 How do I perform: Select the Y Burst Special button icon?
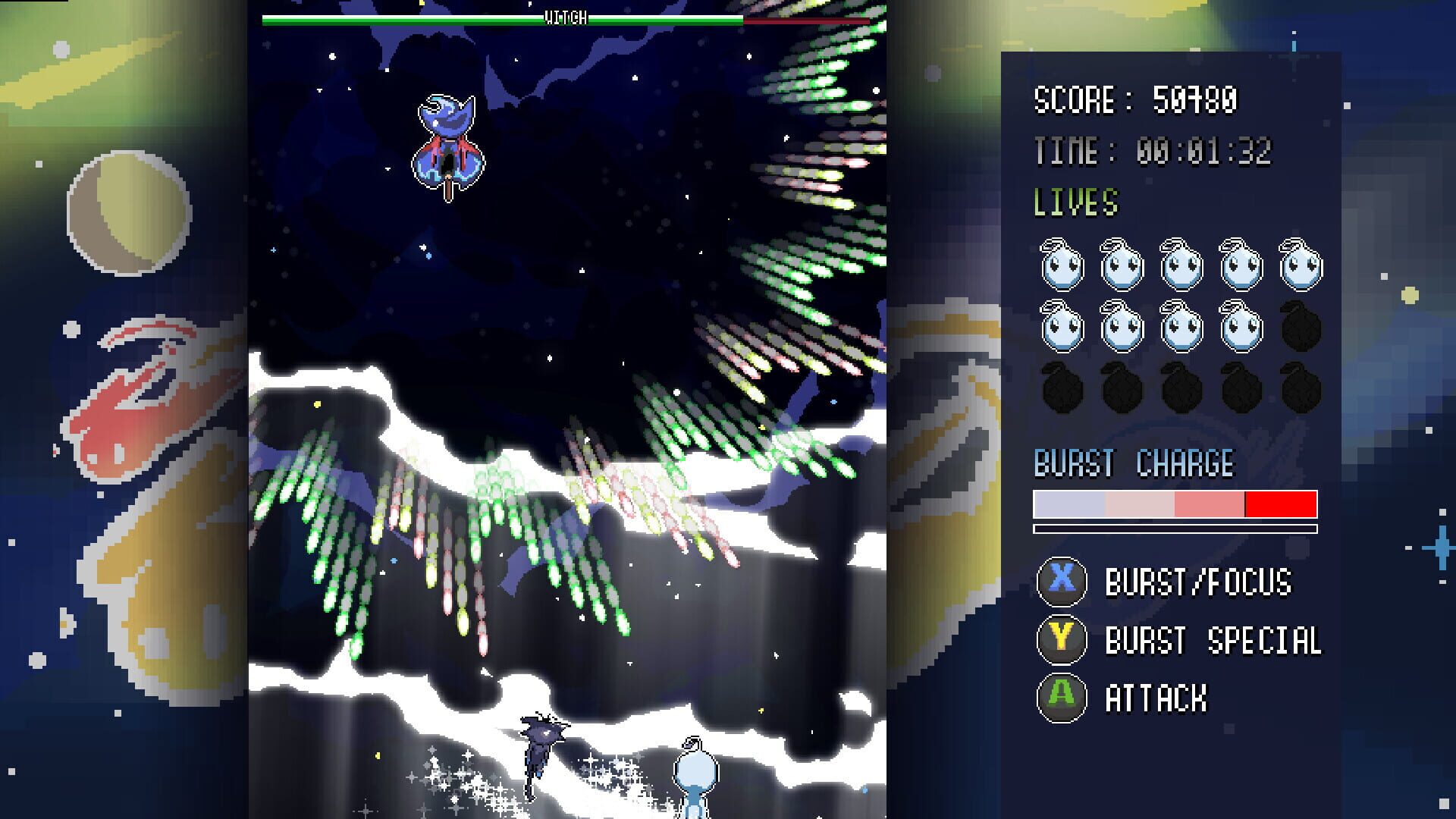(x=1061, y=641)
